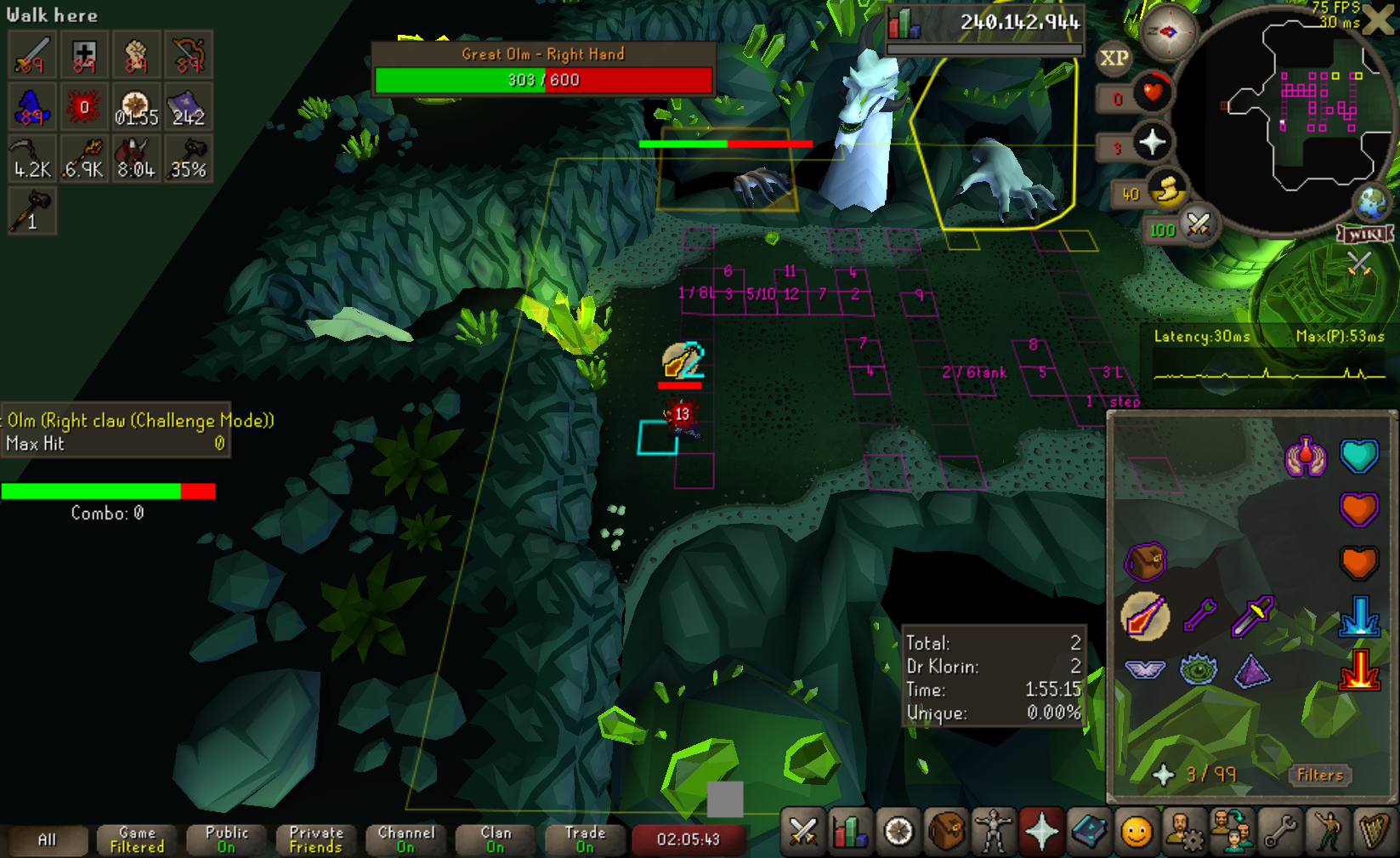Click the prayer Filters button
The width and height of the screenshot is (1400, 858).
1319,775
